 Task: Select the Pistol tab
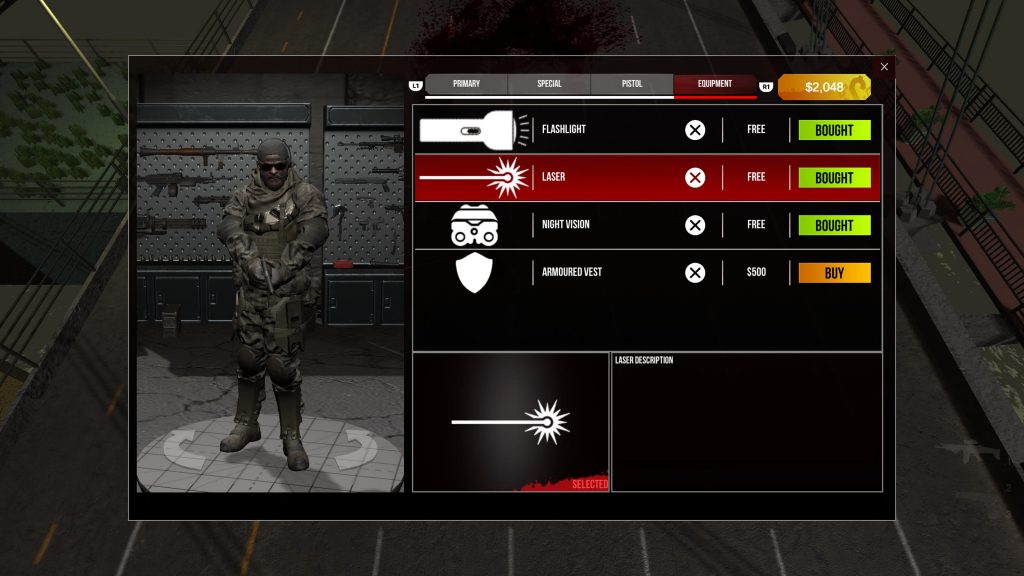[x=632, y=84]
